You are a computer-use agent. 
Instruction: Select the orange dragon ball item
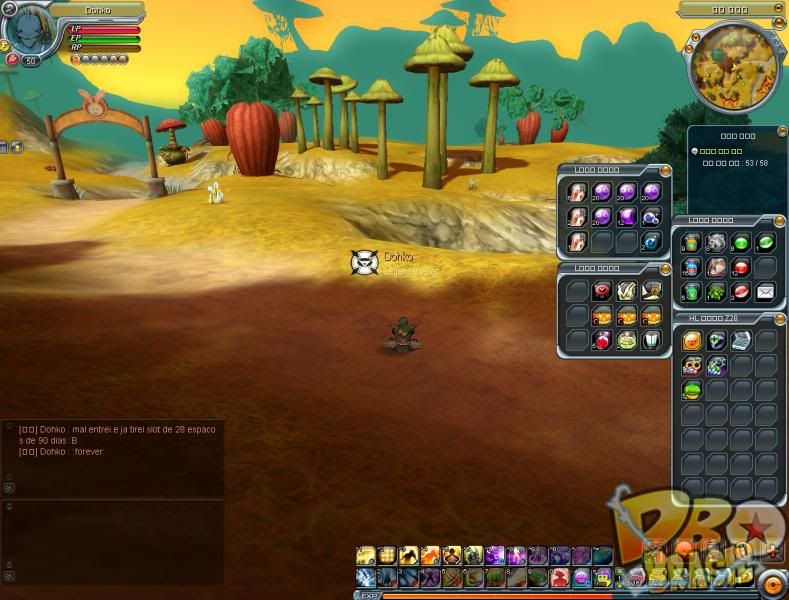tap(692, 341)
